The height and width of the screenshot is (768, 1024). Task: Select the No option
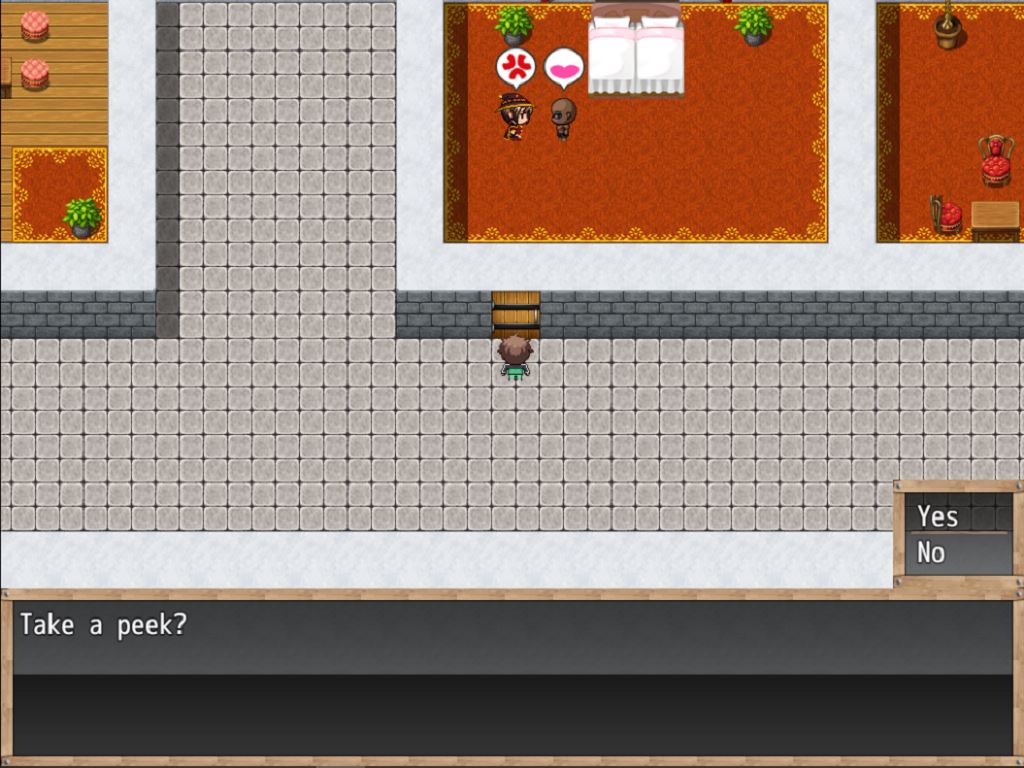[x=932, y=552]
